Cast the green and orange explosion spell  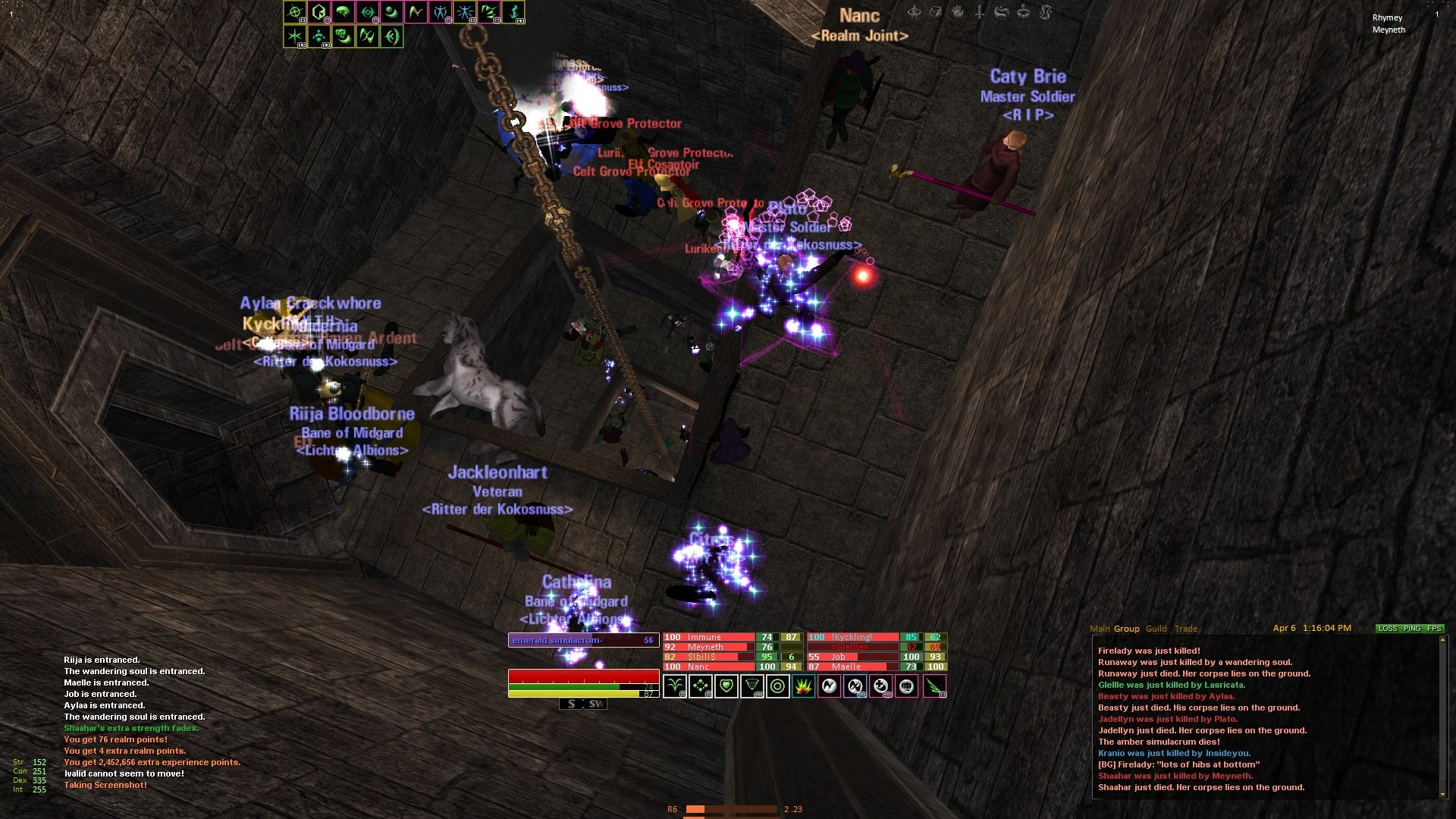[x=804, y=686]
